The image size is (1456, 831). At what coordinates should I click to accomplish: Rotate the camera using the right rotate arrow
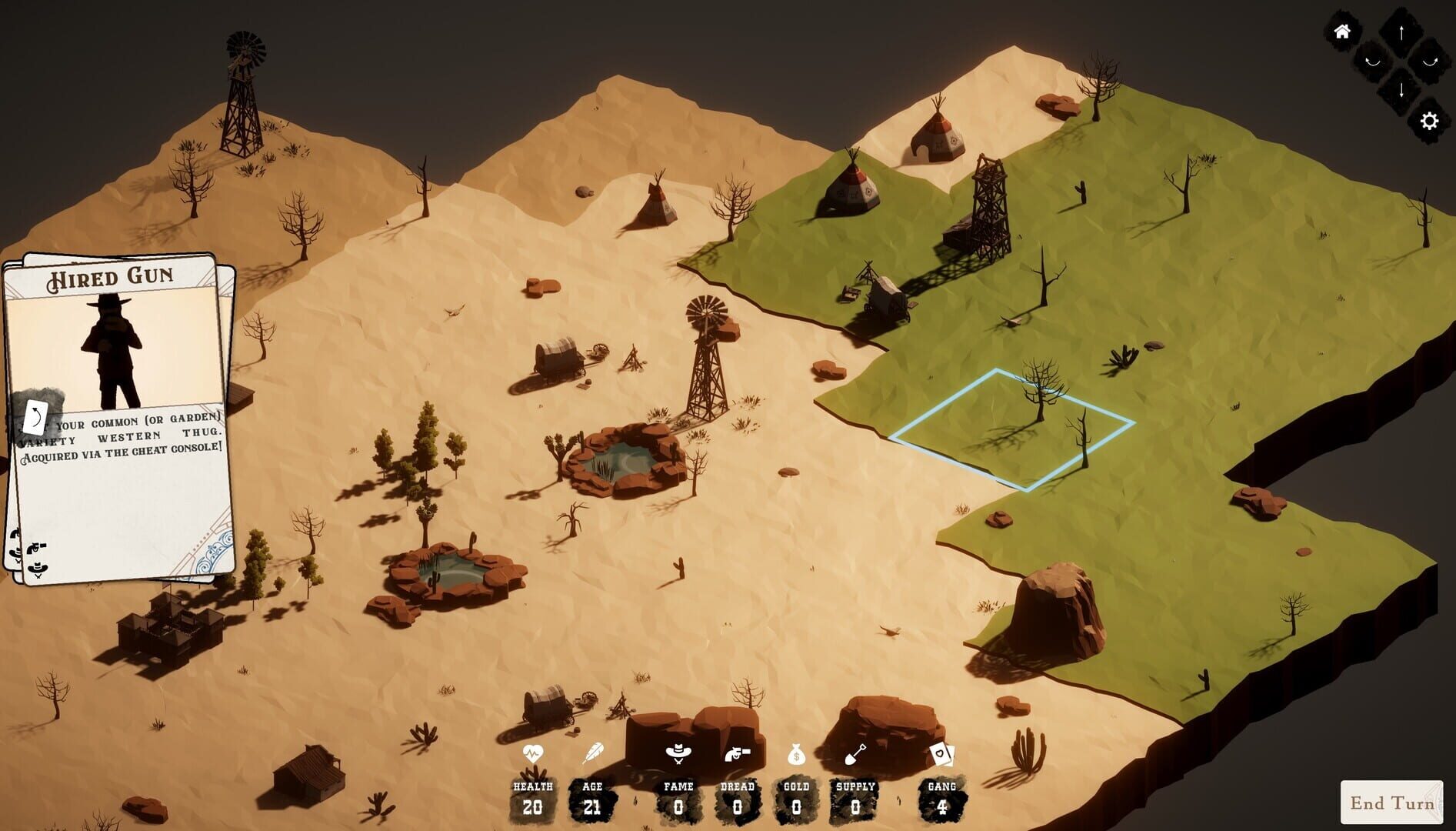point(1430,61)
